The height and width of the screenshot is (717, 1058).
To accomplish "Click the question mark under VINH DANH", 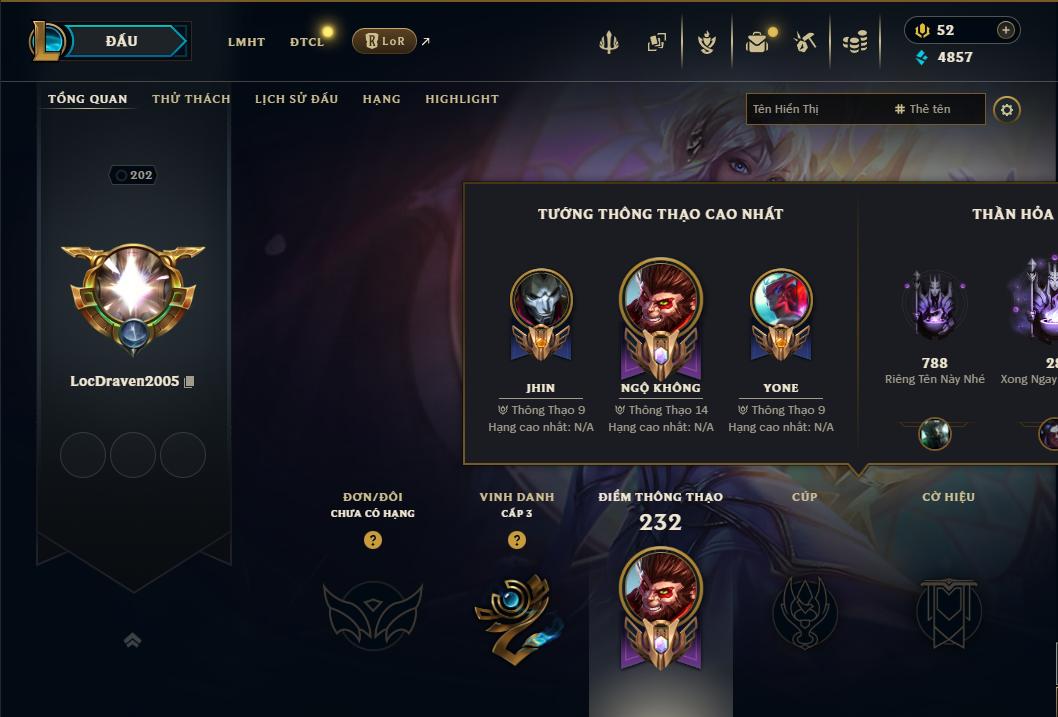I will tap(516, 540).
